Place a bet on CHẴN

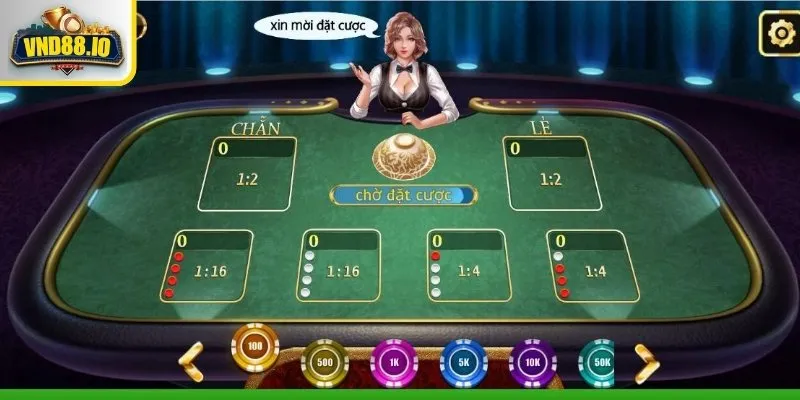[247, 175]
